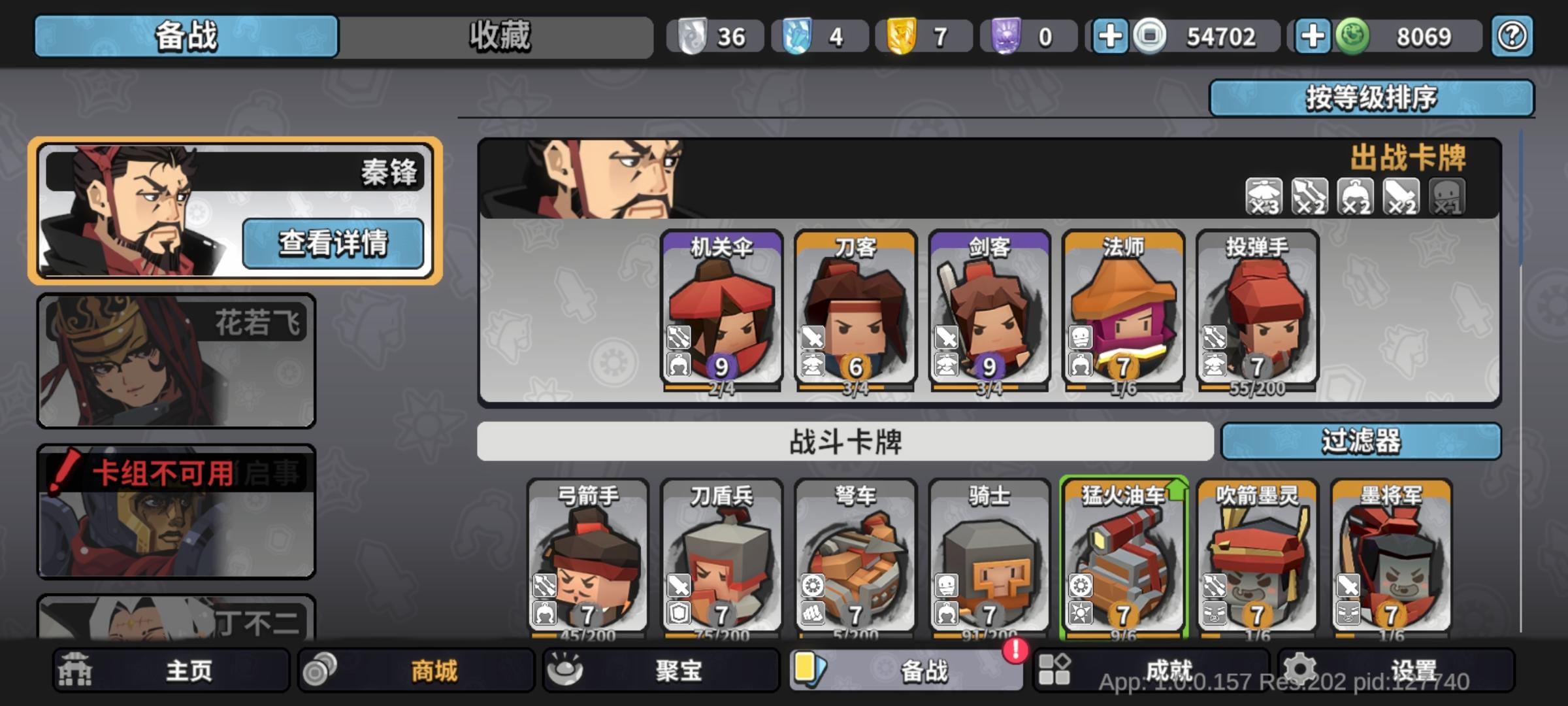Open the help question mark icon
The width and height of the screenshot is (1568, 706).
(1511, 36)
